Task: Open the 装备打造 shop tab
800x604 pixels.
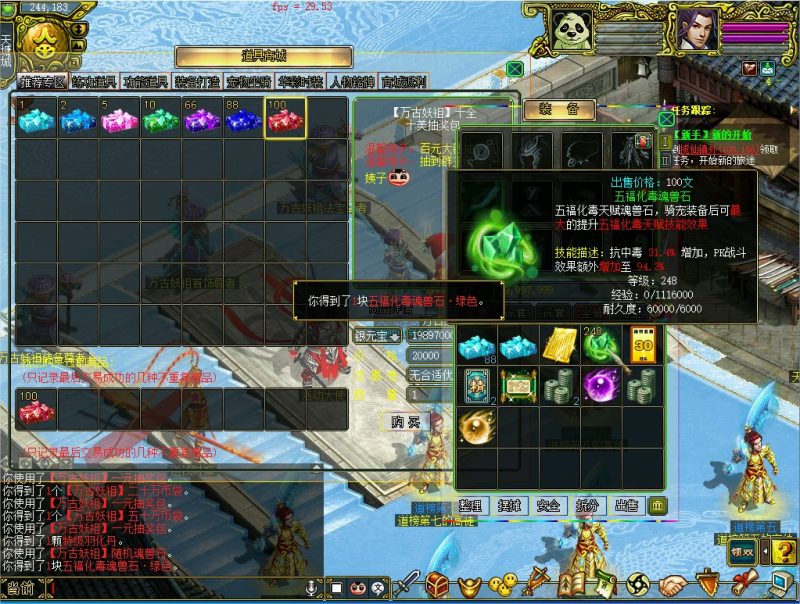Action: click(198, 82)
